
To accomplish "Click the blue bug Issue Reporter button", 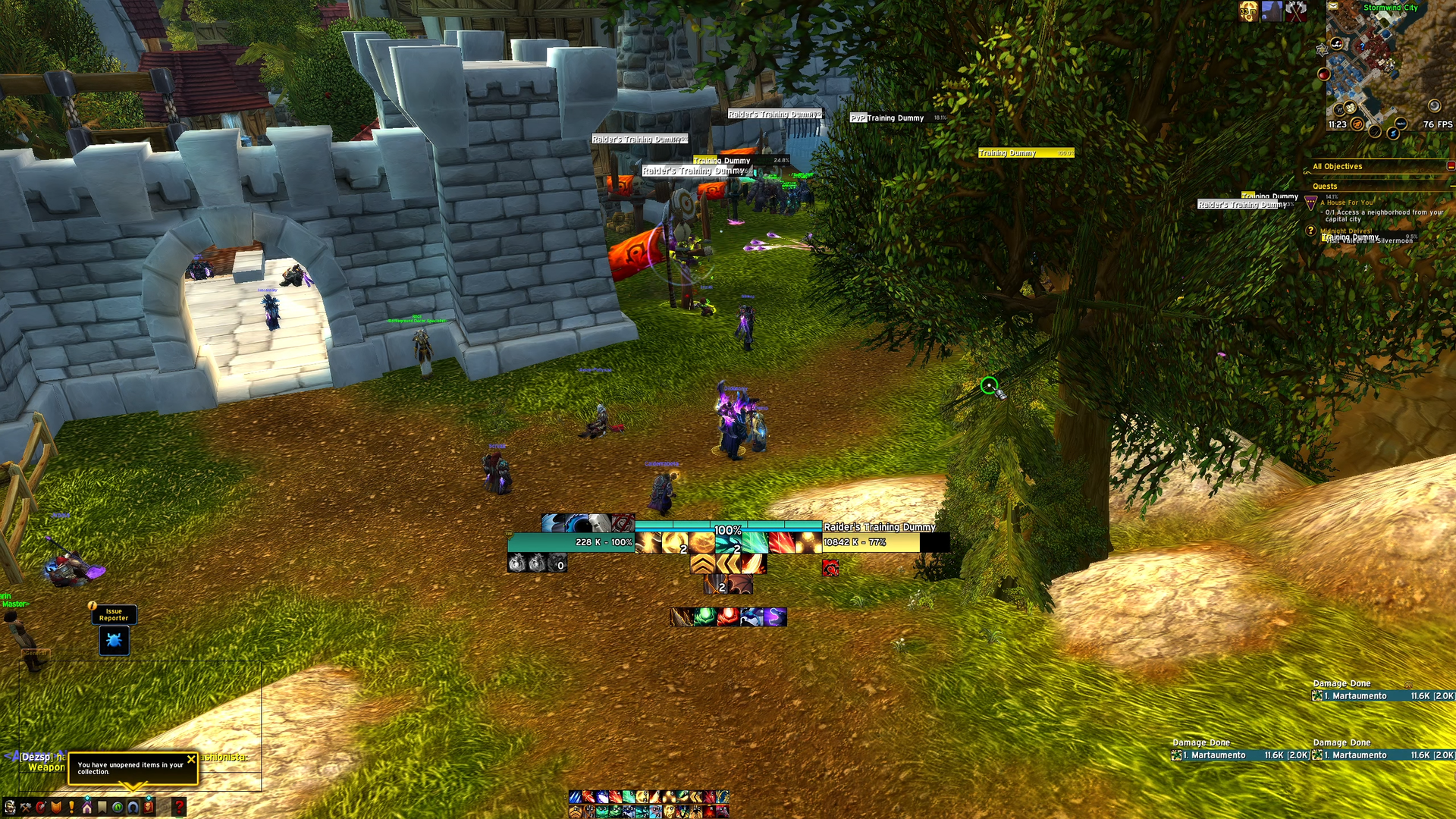I will click(x=114, y=641).
